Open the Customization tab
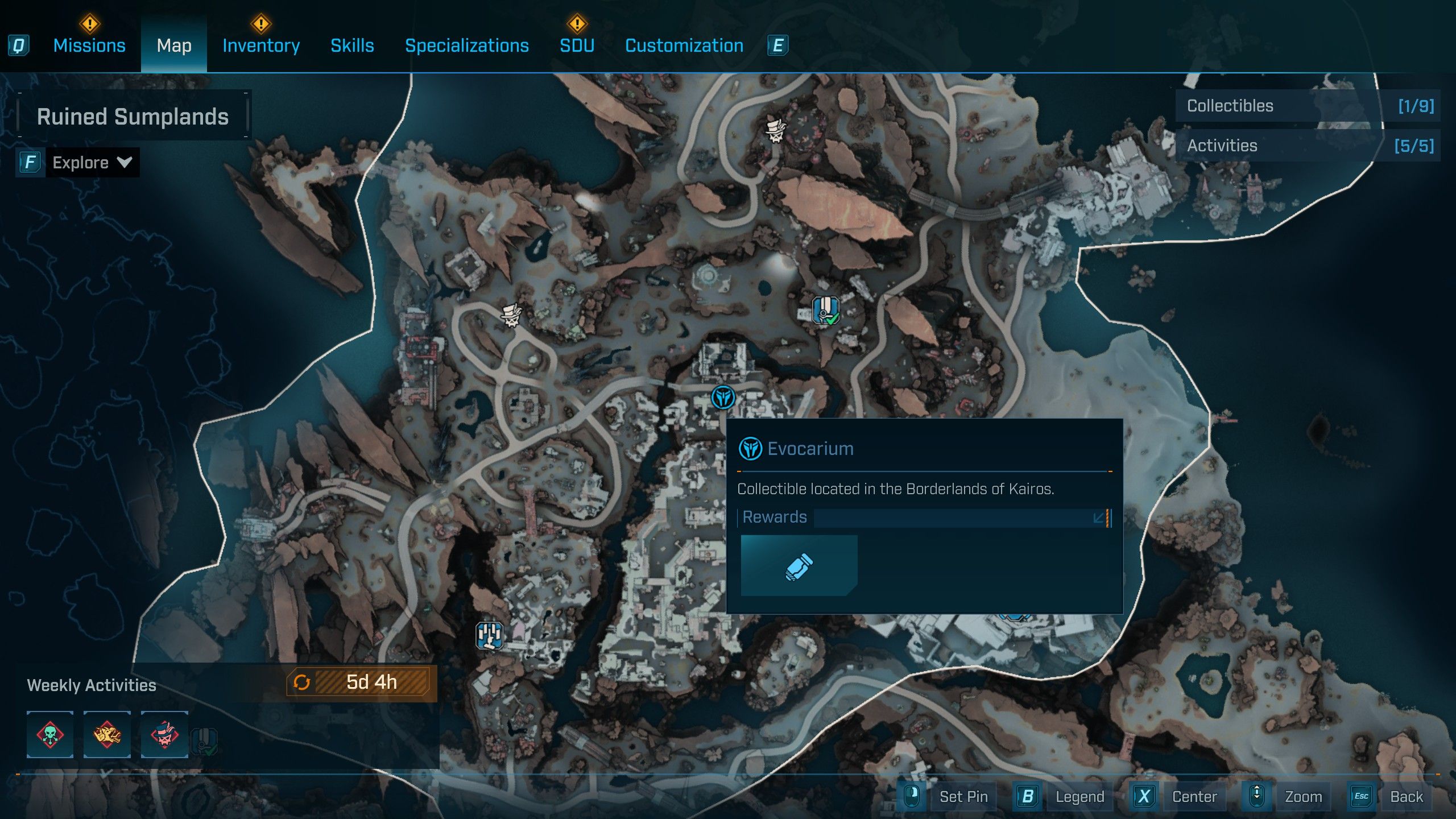 coord(684,45)
